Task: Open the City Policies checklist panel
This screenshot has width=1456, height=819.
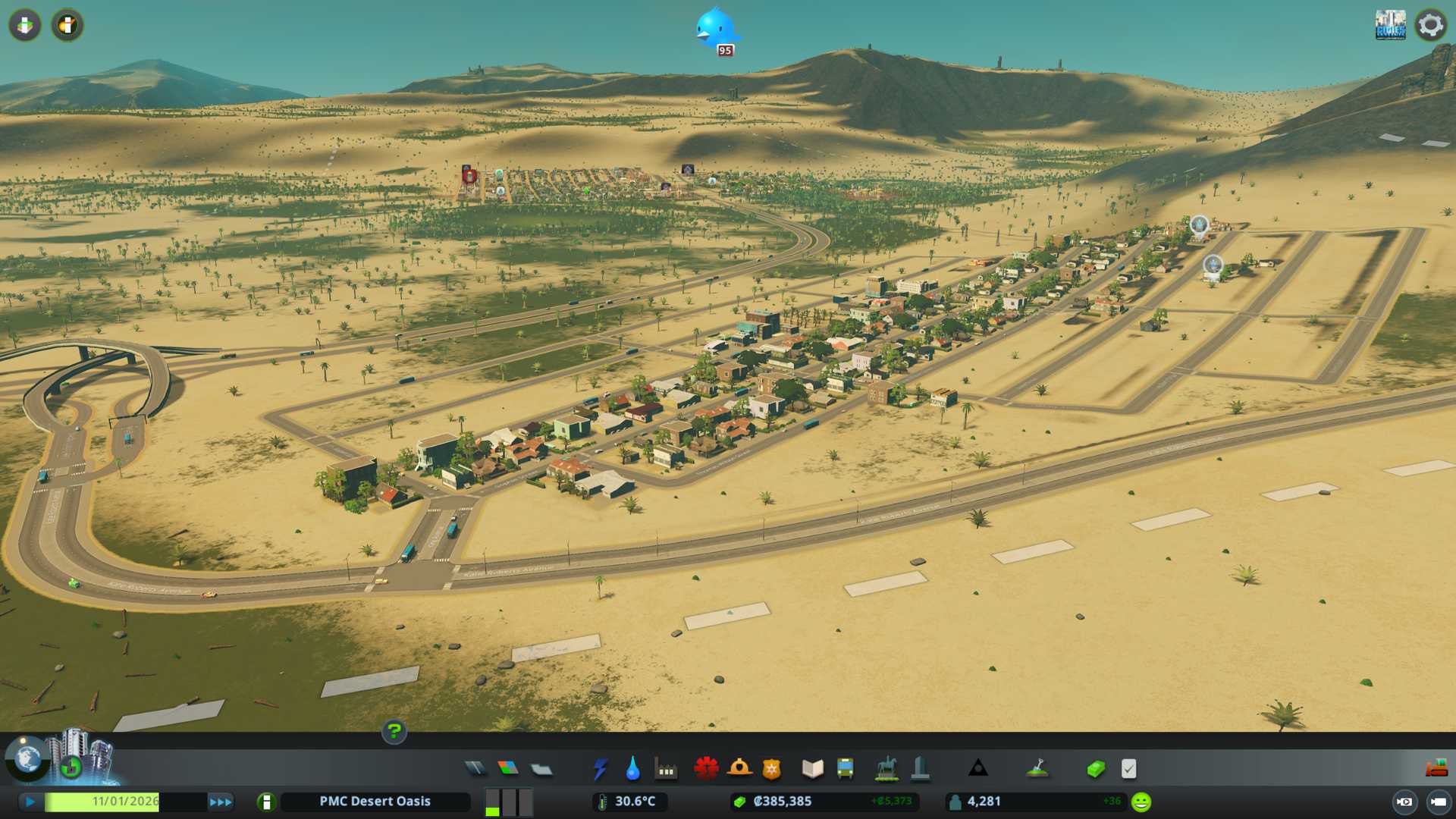Action: pyautogui.click(x=1128, y=769)
